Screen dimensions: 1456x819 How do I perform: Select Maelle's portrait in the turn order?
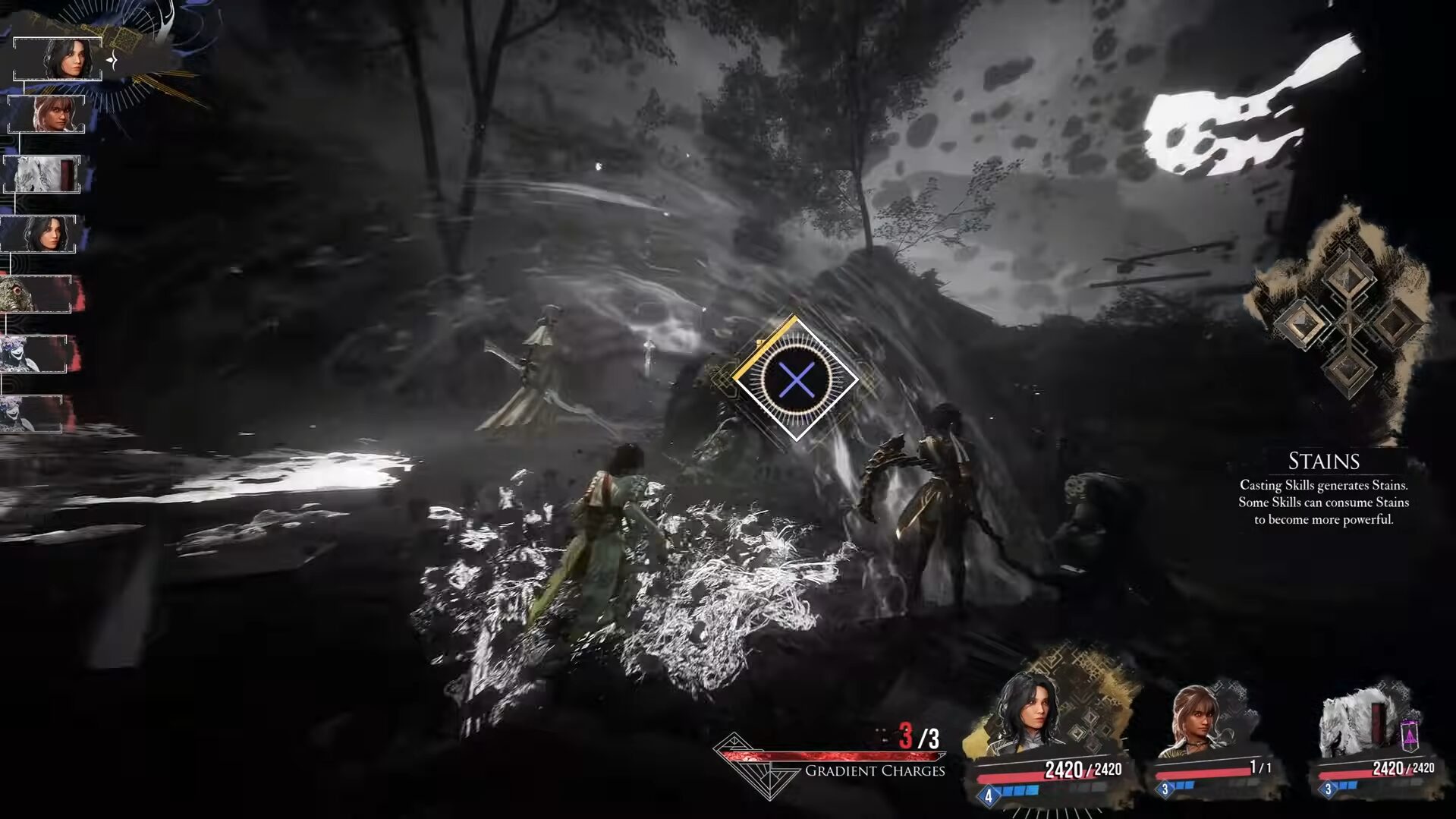[47, 115]
